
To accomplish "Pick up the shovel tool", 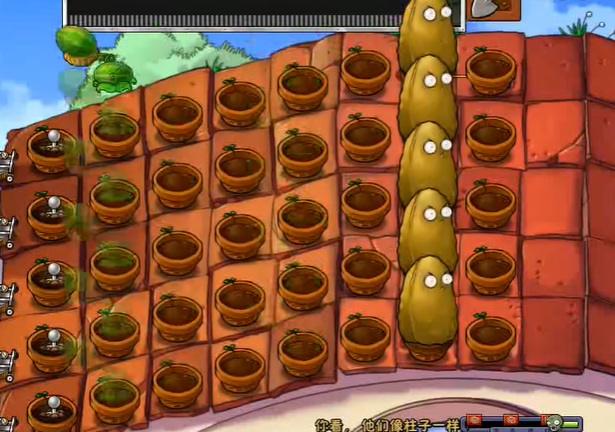I will coord(482,9).
